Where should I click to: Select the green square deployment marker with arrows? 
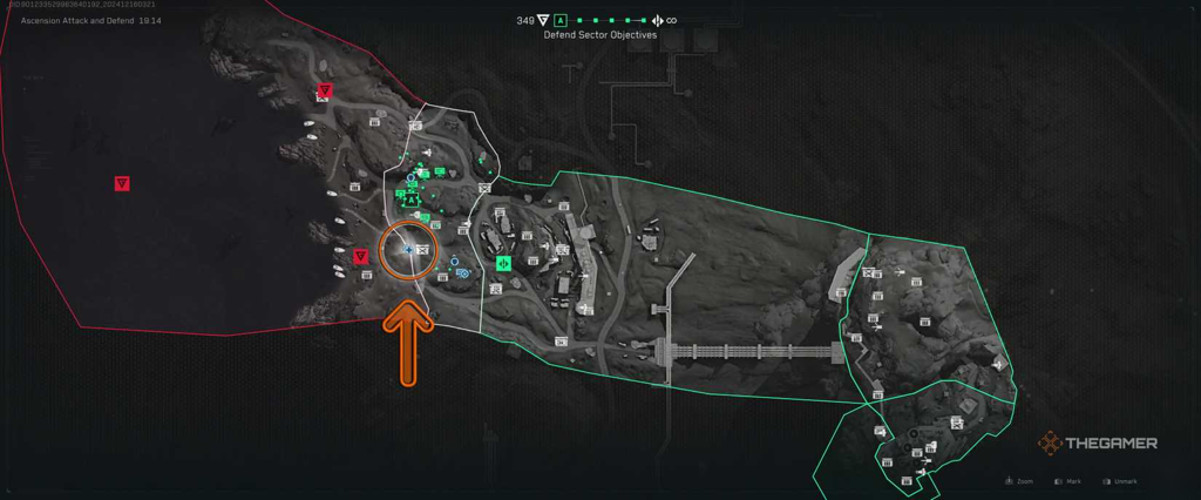[503, 264]
